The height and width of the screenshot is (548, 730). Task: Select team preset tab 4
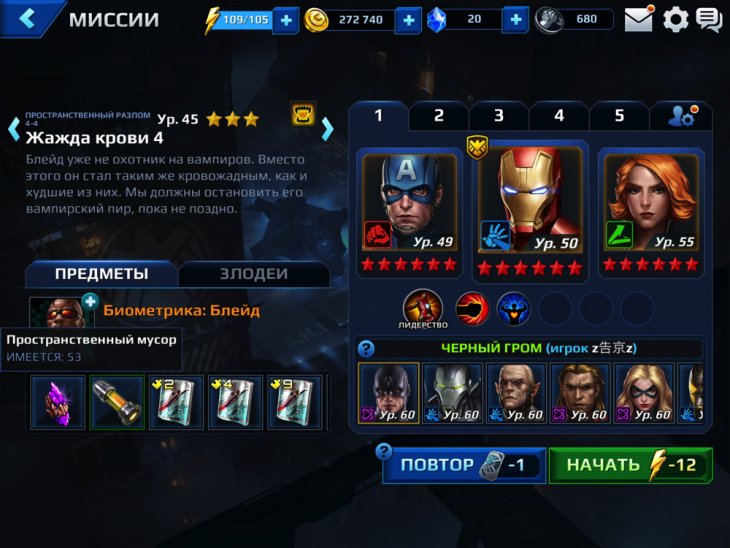click(x=558, y=116)
